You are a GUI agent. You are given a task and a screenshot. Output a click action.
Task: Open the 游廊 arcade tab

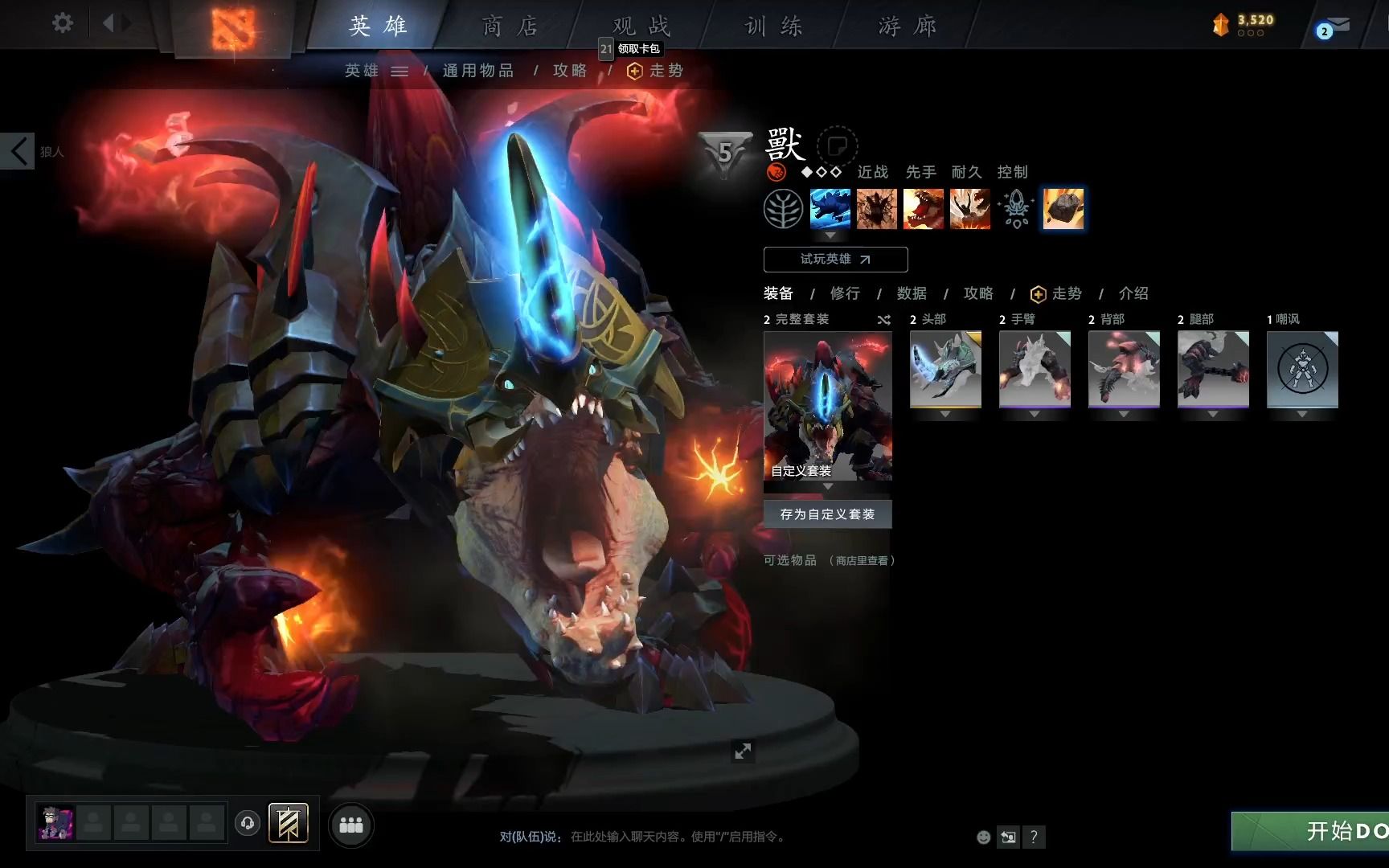click(908, 26)
